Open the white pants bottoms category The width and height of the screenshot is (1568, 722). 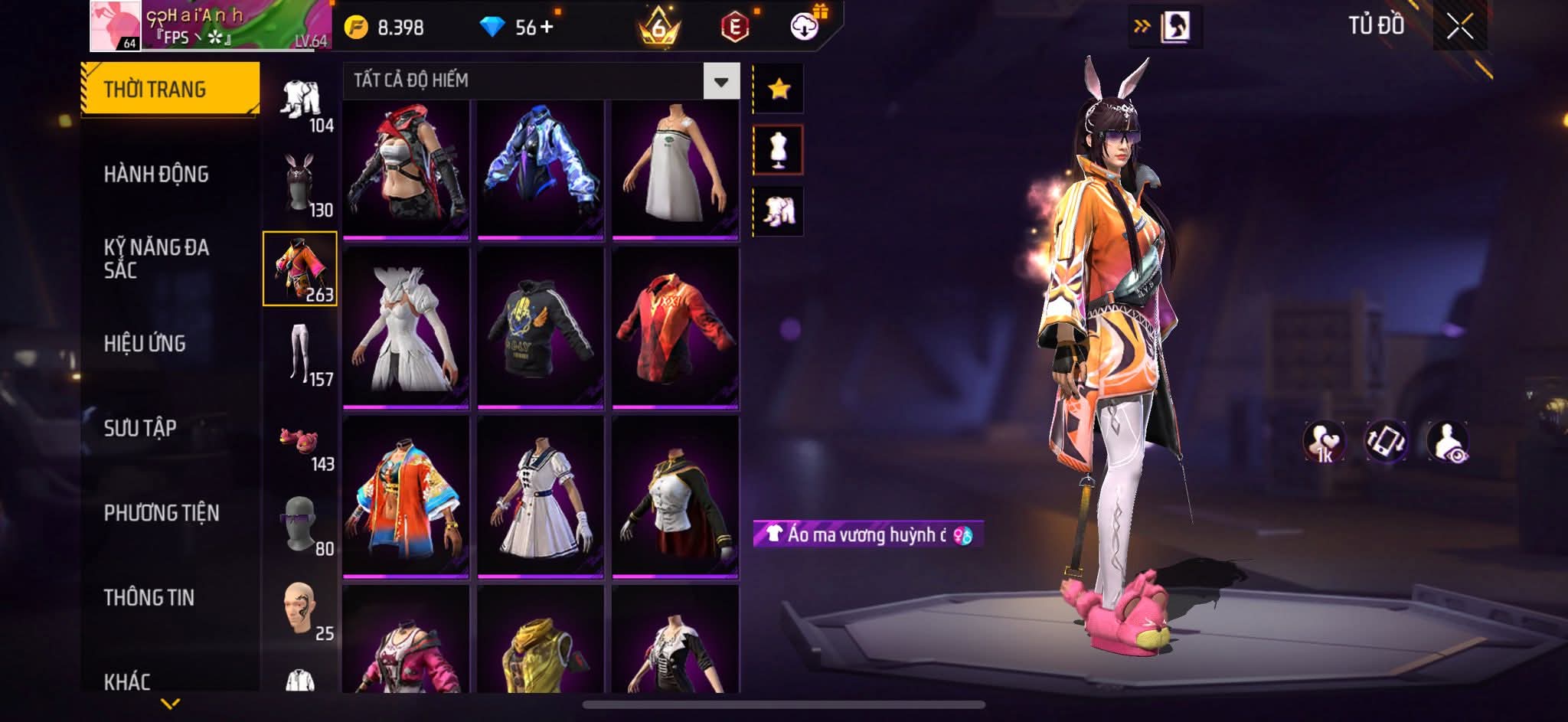click(x=300, y=354)
